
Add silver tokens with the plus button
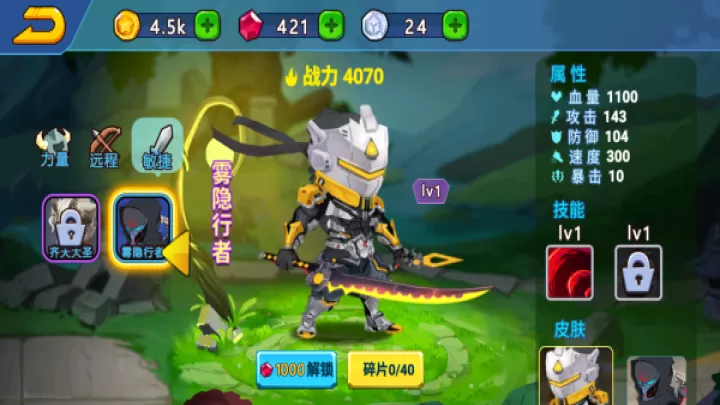[x=455, y=25]
